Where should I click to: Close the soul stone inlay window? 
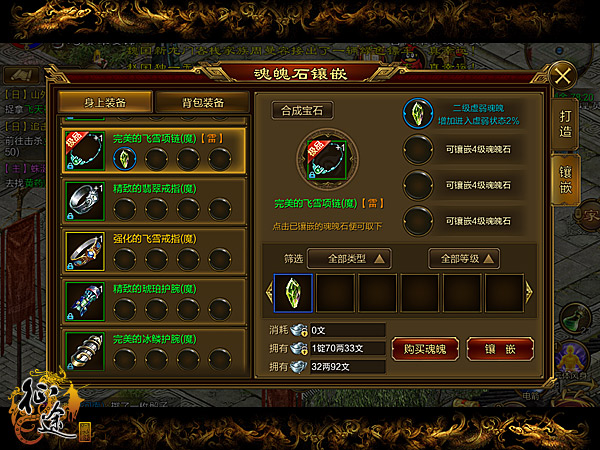pyautogui.click(x=564, y=76)
